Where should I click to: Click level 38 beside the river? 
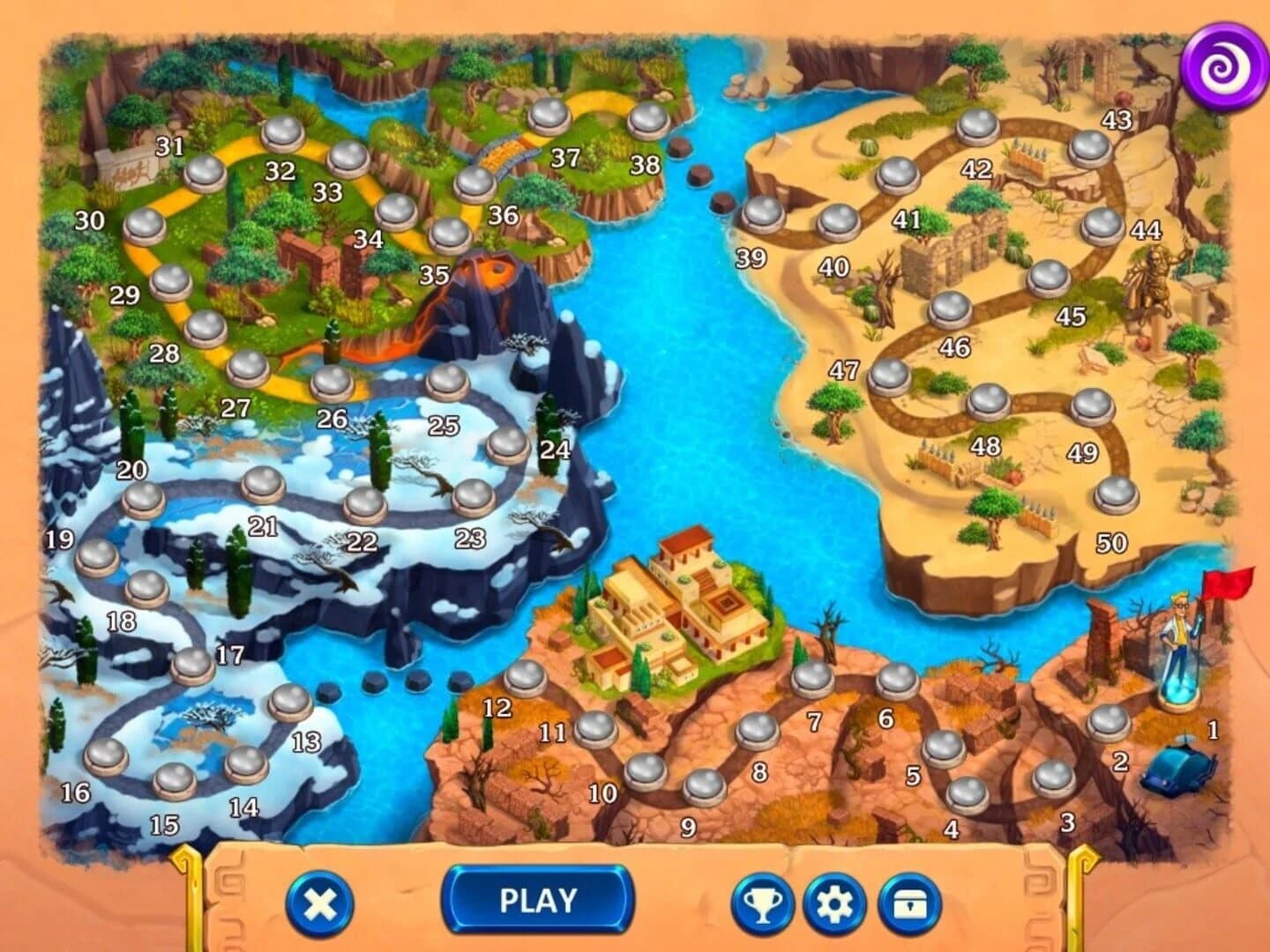(x=648, y=121)
